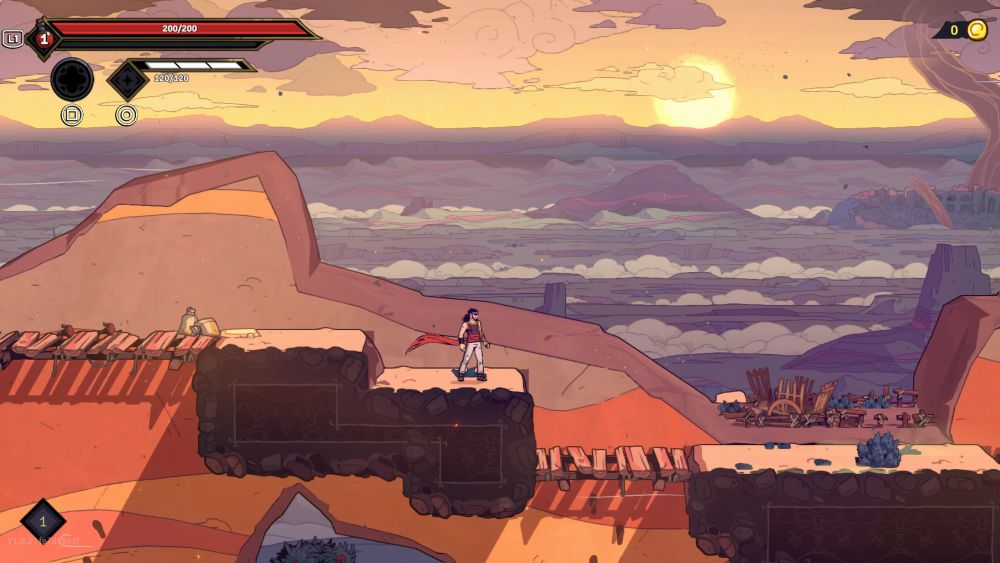Click the dark diamond numbered 1
This screenshot has height=563, width=1000.
(43, 521)
